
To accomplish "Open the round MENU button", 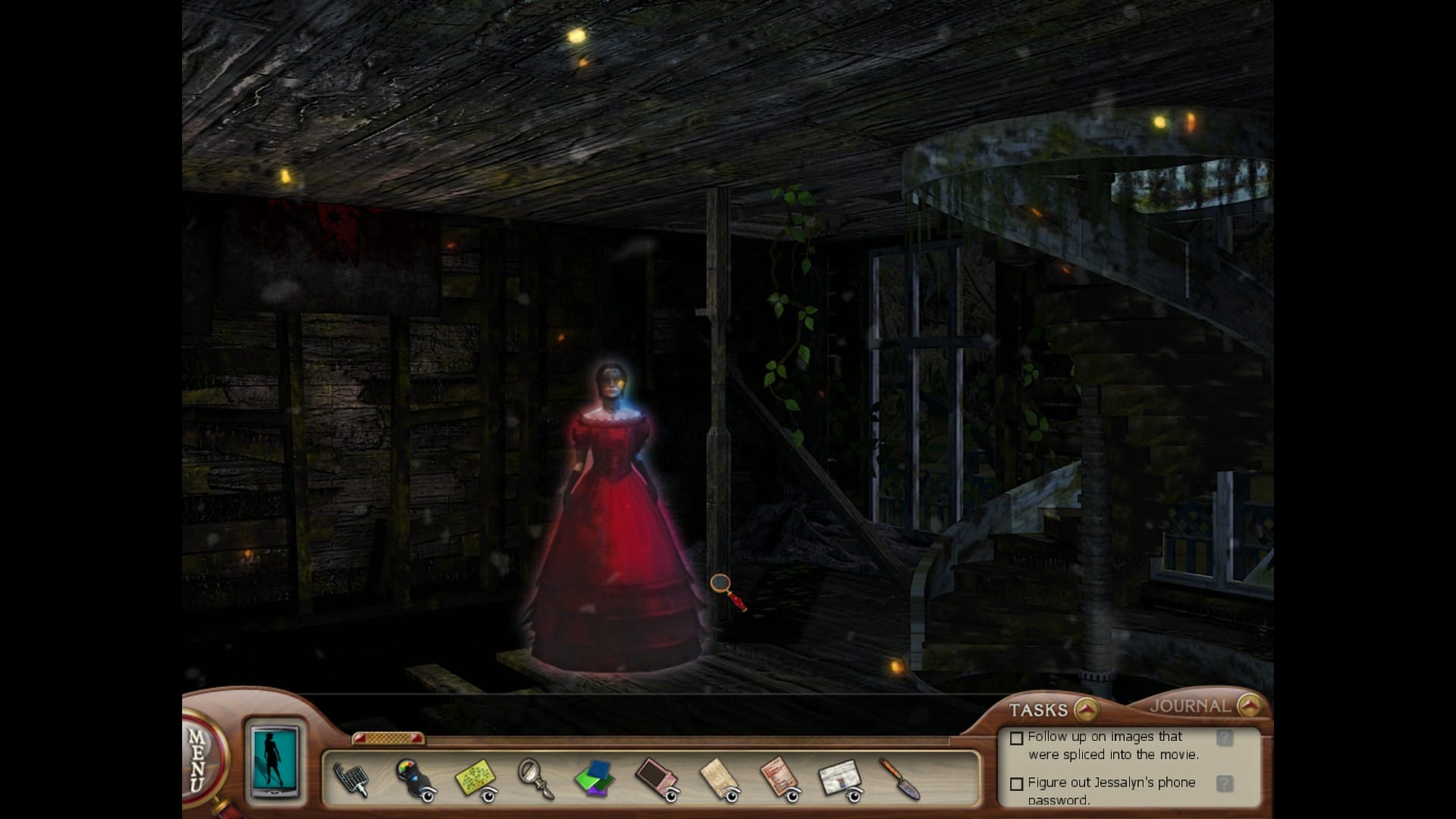I will coord(199,758).
